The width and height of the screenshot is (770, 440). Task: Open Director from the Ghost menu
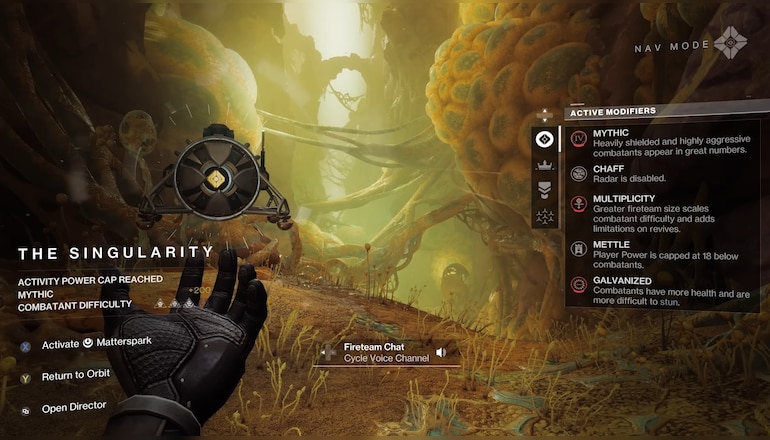74,407
